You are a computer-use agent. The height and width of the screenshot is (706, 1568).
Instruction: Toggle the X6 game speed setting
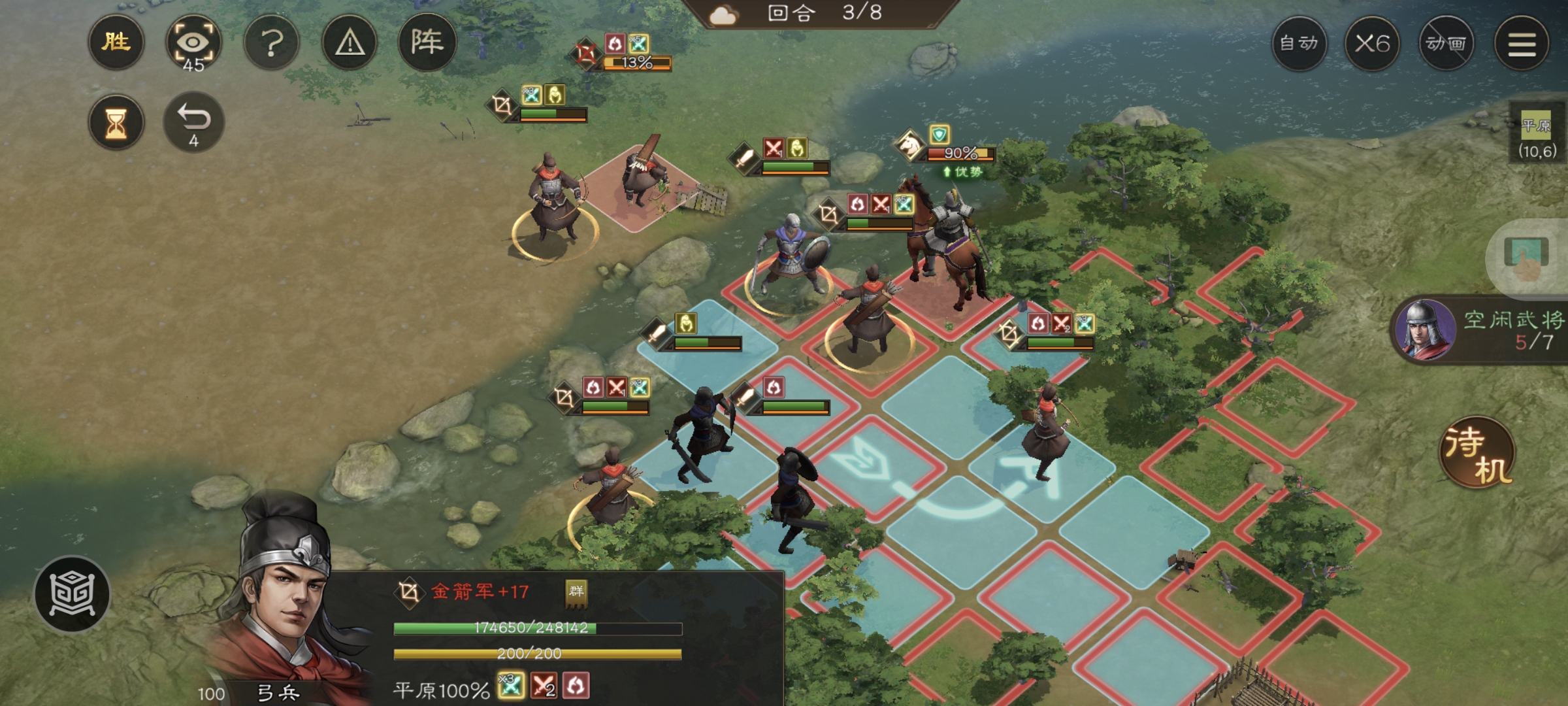tap(1373, 44)
